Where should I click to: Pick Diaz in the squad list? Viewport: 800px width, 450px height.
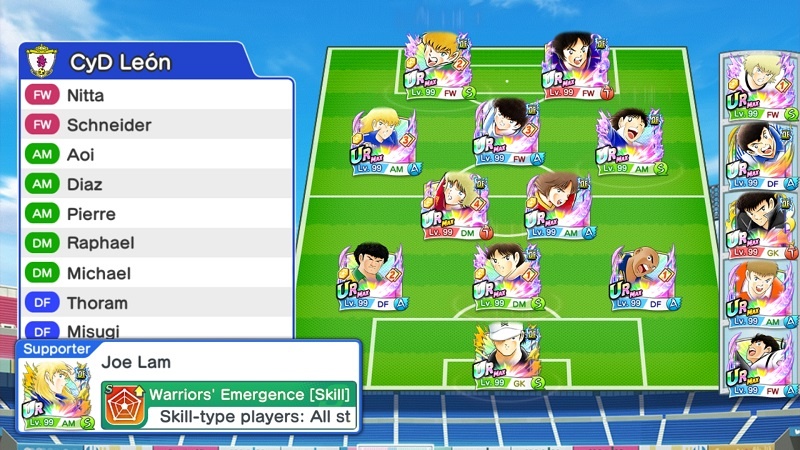pos(157,184)
